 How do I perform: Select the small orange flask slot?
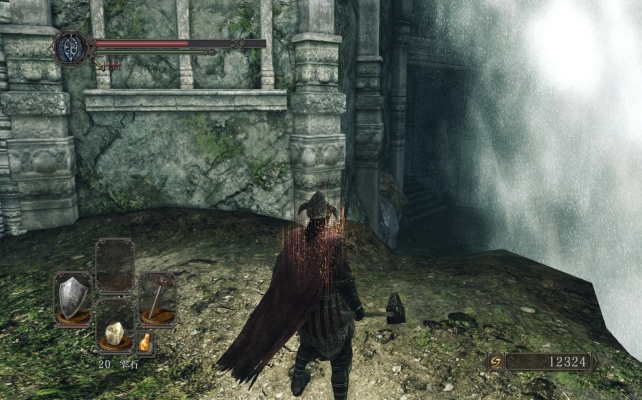(145, 343)
